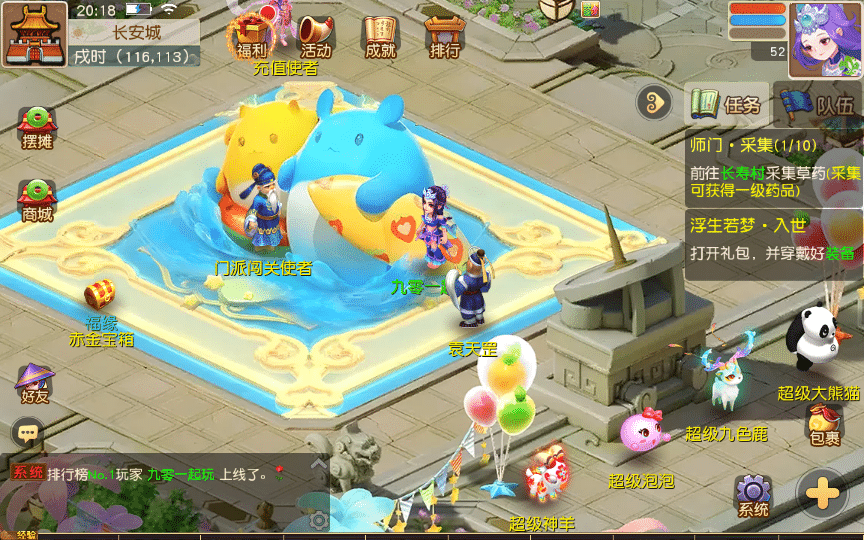Show the 排行 rankings board
The height and width of the screenshot is (540, 864).
point(444,36)
